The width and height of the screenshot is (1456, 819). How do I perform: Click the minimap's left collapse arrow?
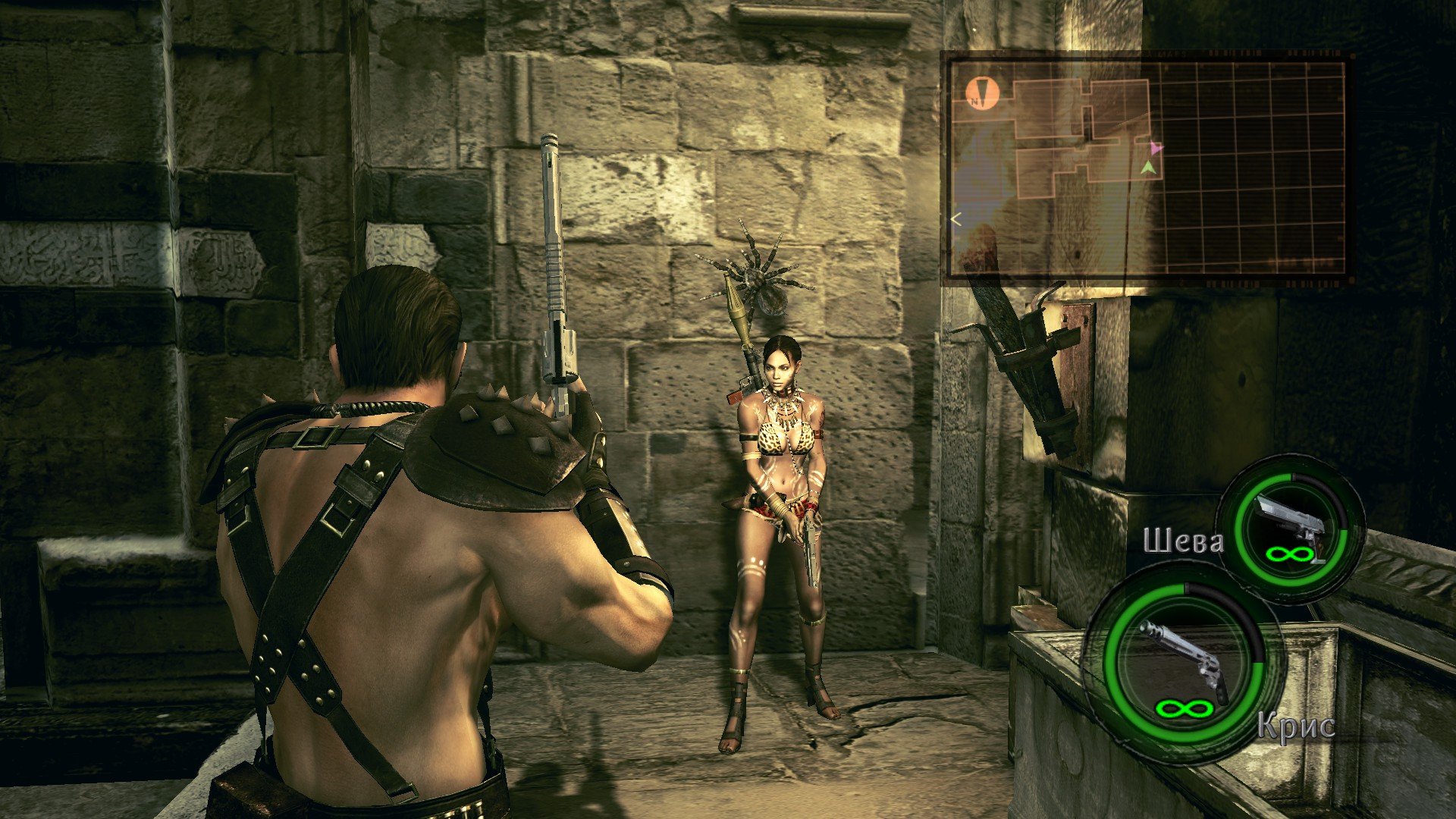click(956, 220)
